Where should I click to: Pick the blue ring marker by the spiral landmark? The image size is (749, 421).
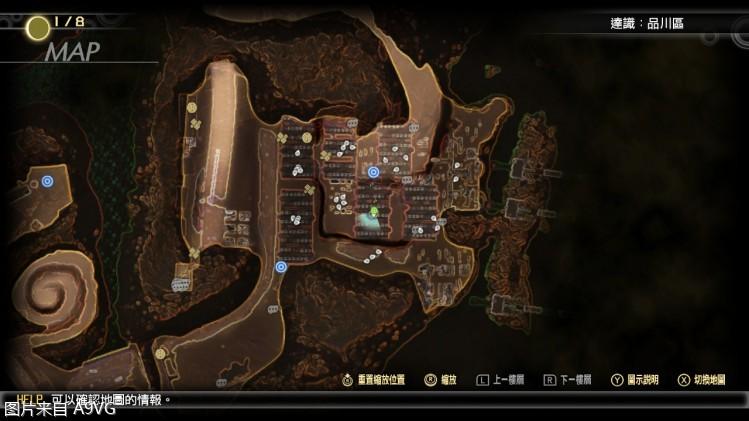click(x=47, y=181)
